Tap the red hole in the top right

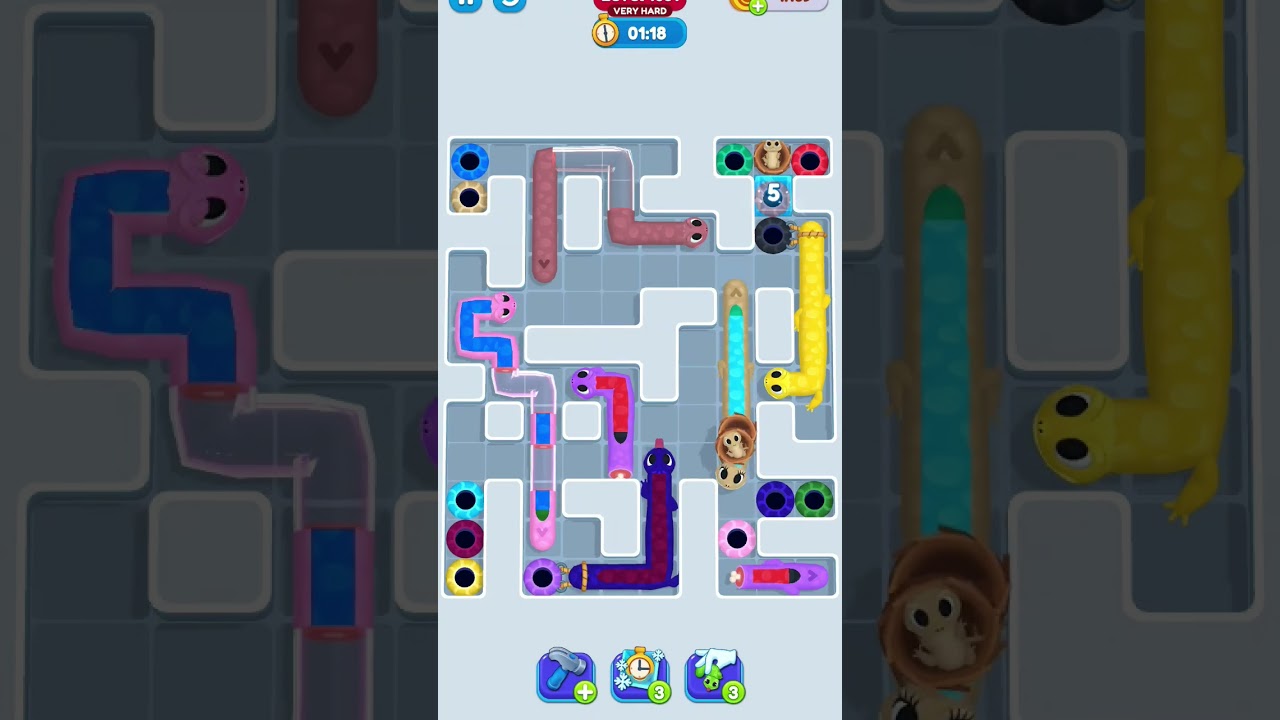coord(811,157)
